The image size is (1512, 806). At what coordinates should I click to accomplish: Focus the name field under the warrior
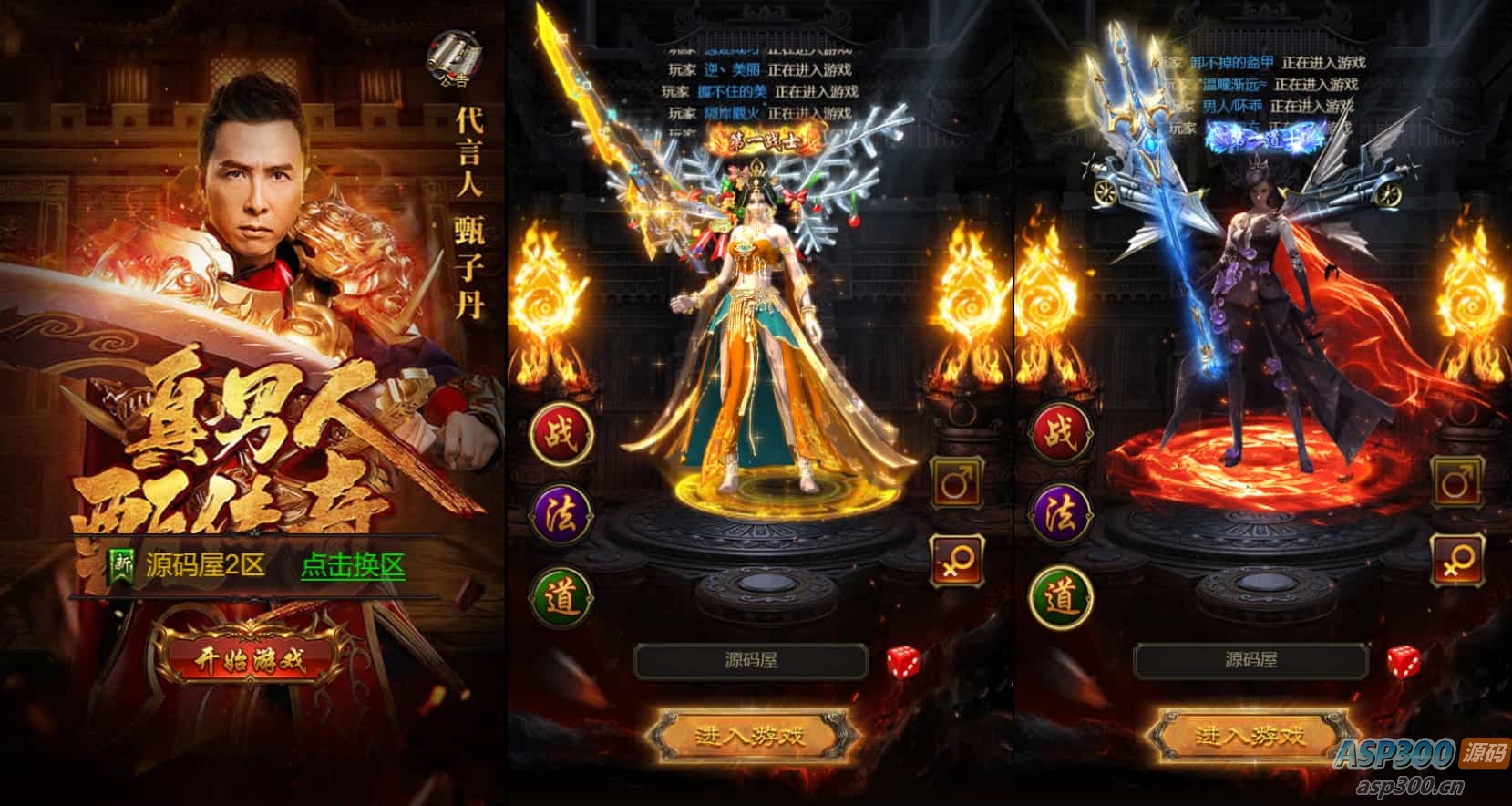pyautogui.click(x=750, y=661)
